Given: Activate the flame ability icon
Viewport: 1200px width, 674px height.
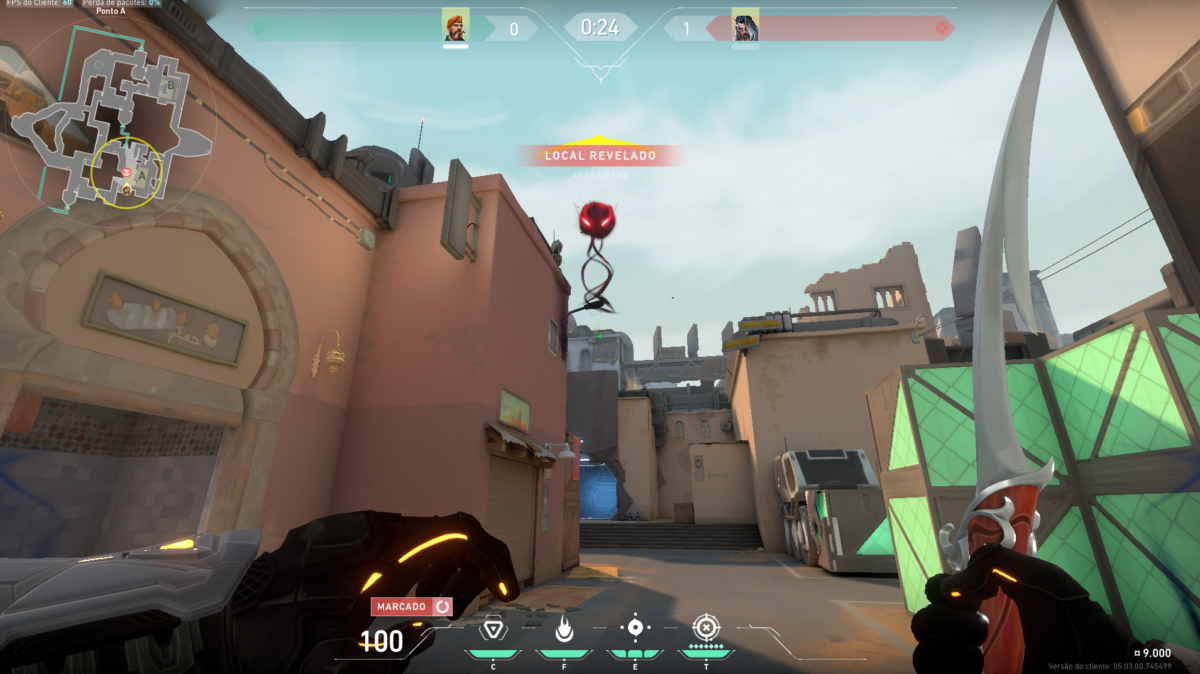Looking at the screenshot, I should (564, 629).
